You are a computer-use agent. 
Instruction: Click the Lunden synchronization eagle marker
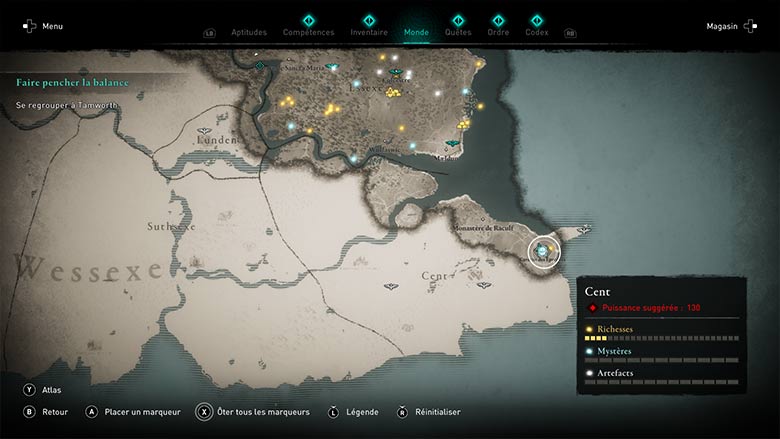tap(205, 131)
